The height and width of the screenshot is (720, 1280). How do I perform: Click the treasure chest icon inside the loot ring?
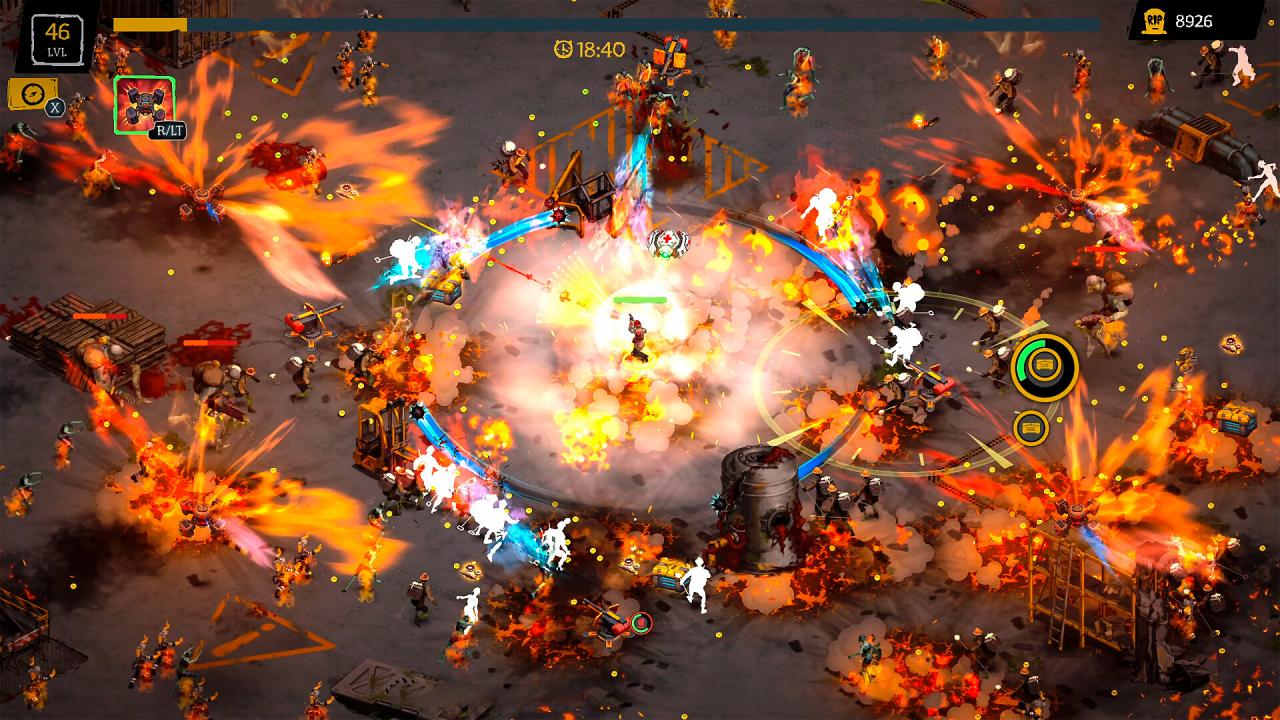pos(1043,364)
